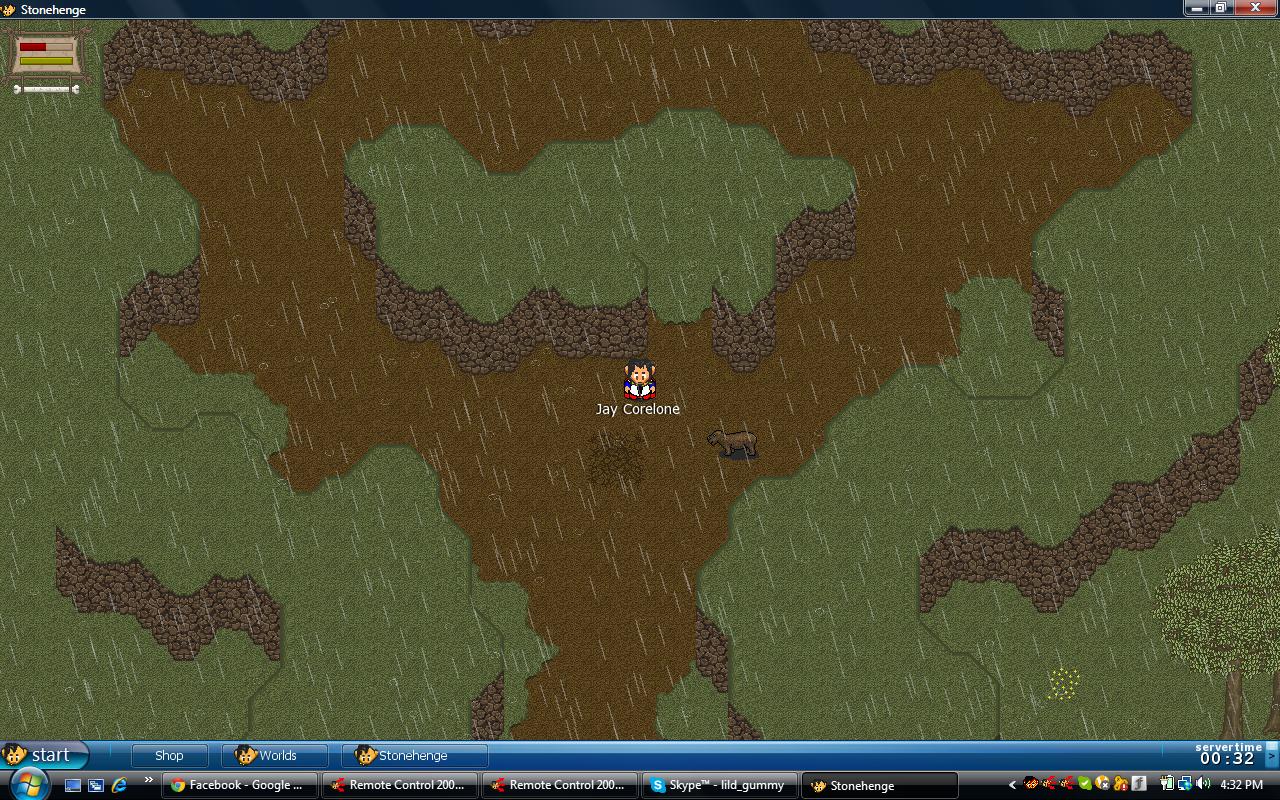Image resolution: width=1280 pixels, height=800 pixels.
Task: Close the Stonehenge game window
Action: 1255,8
